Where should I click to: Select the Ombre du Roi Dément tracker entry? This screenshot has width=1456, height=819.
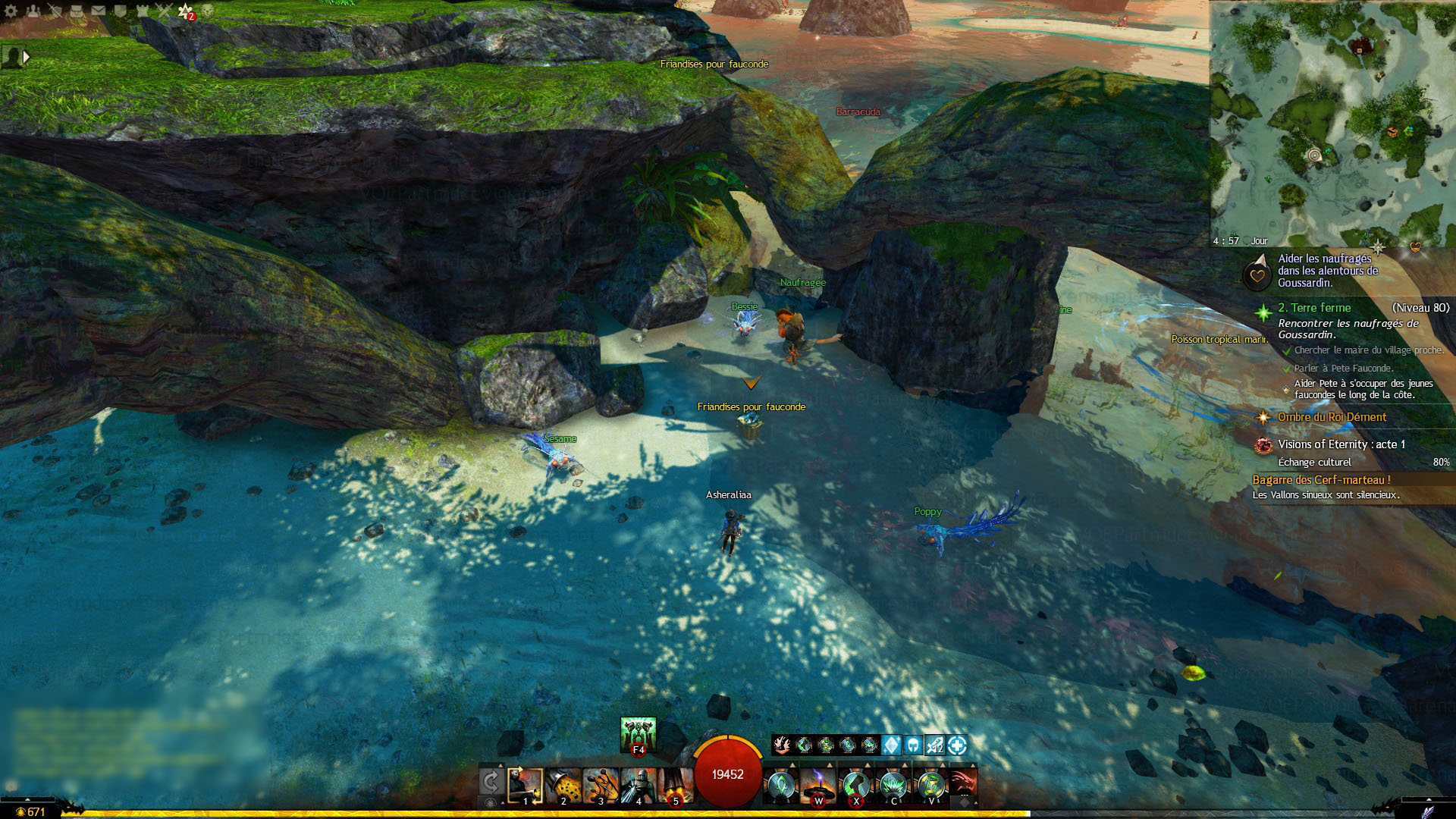tap(1331, 417)
